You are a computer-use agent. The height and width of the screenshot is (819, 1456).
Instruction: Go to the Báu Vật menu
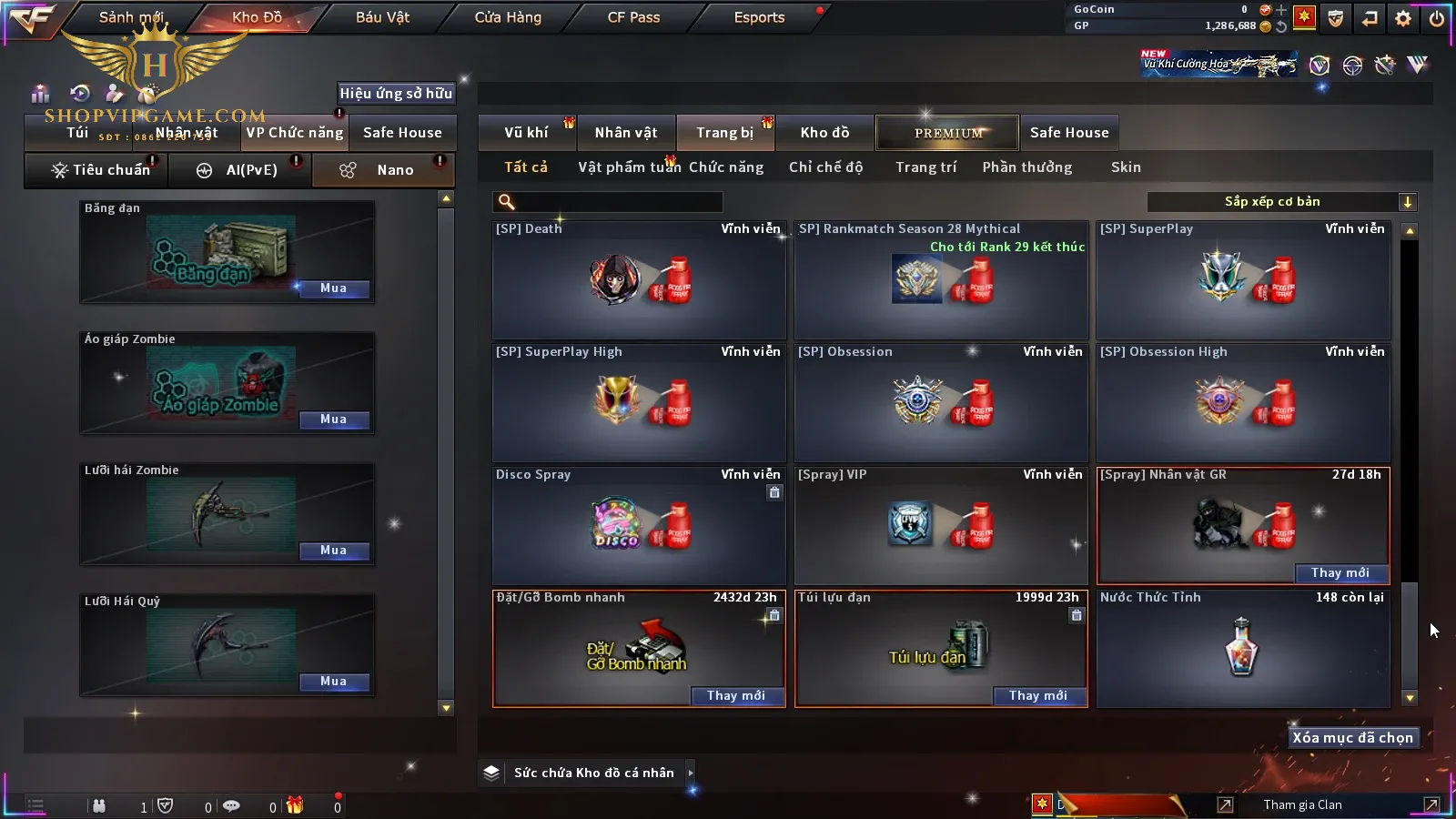pos(382,17)
